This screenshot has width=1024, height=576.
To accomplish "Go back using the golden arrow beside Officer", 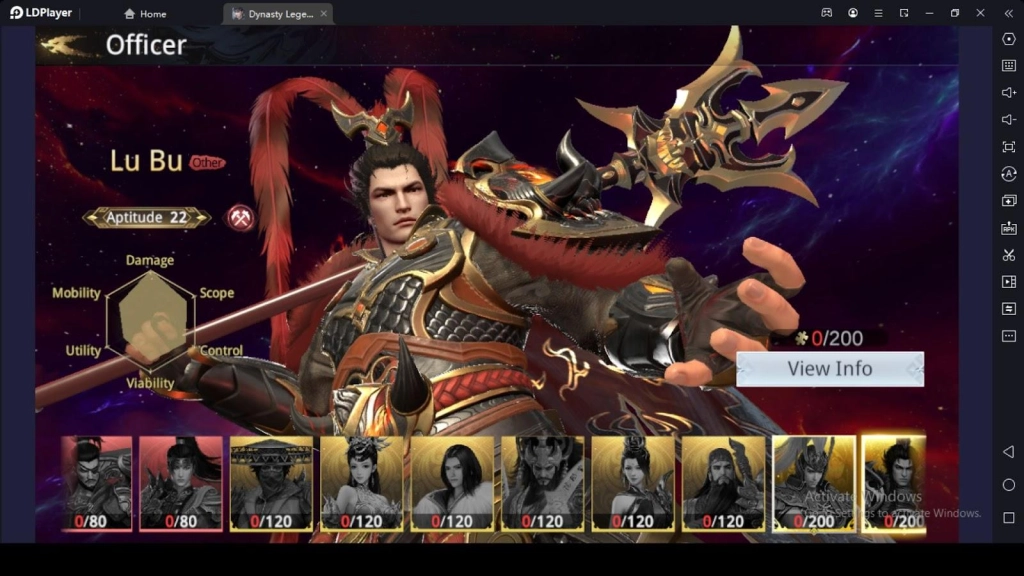I will point(65,45).
